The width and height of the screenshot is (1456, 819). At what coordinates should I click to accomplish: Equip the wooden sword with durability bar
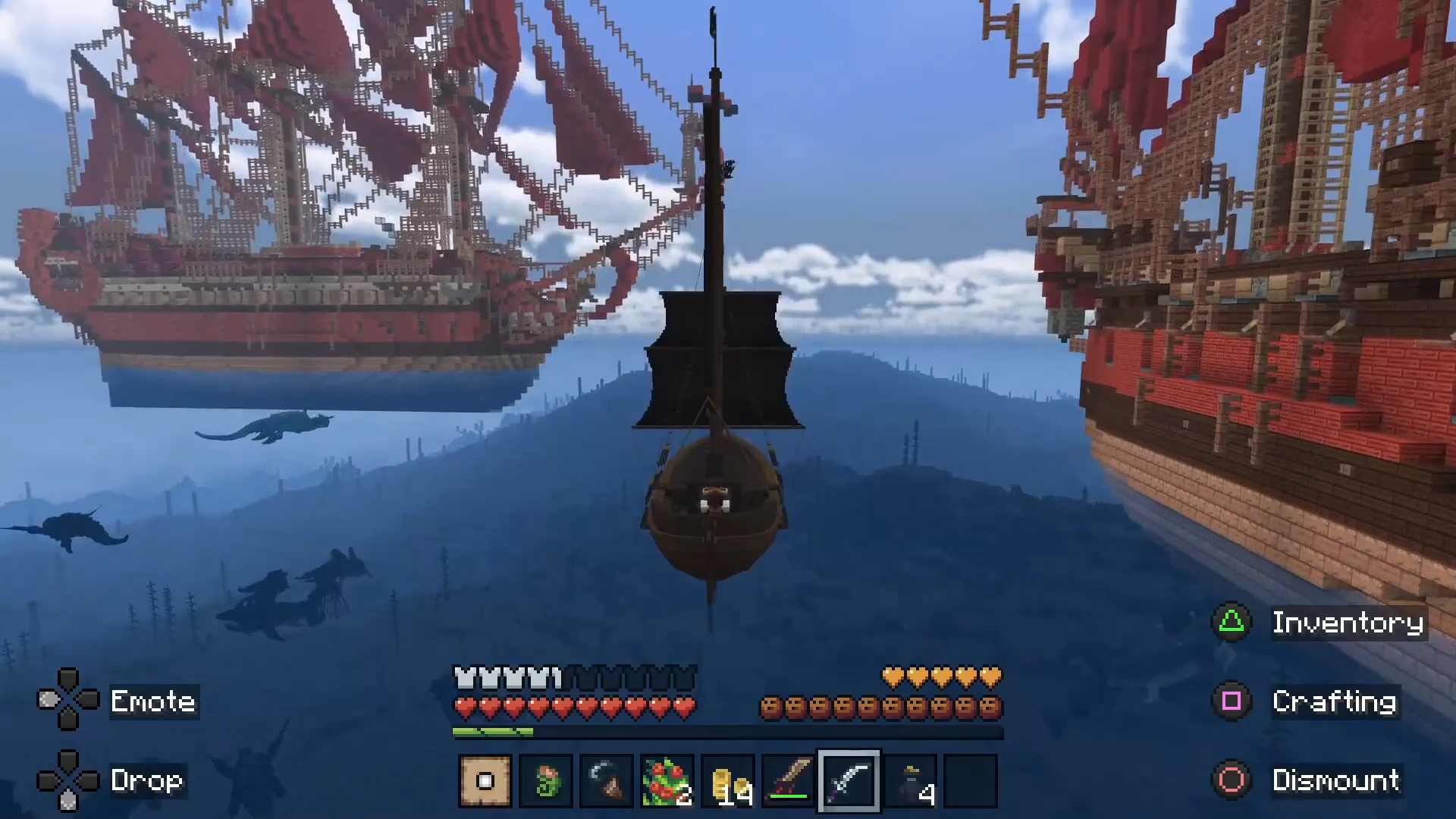click(x=789, y=780)
